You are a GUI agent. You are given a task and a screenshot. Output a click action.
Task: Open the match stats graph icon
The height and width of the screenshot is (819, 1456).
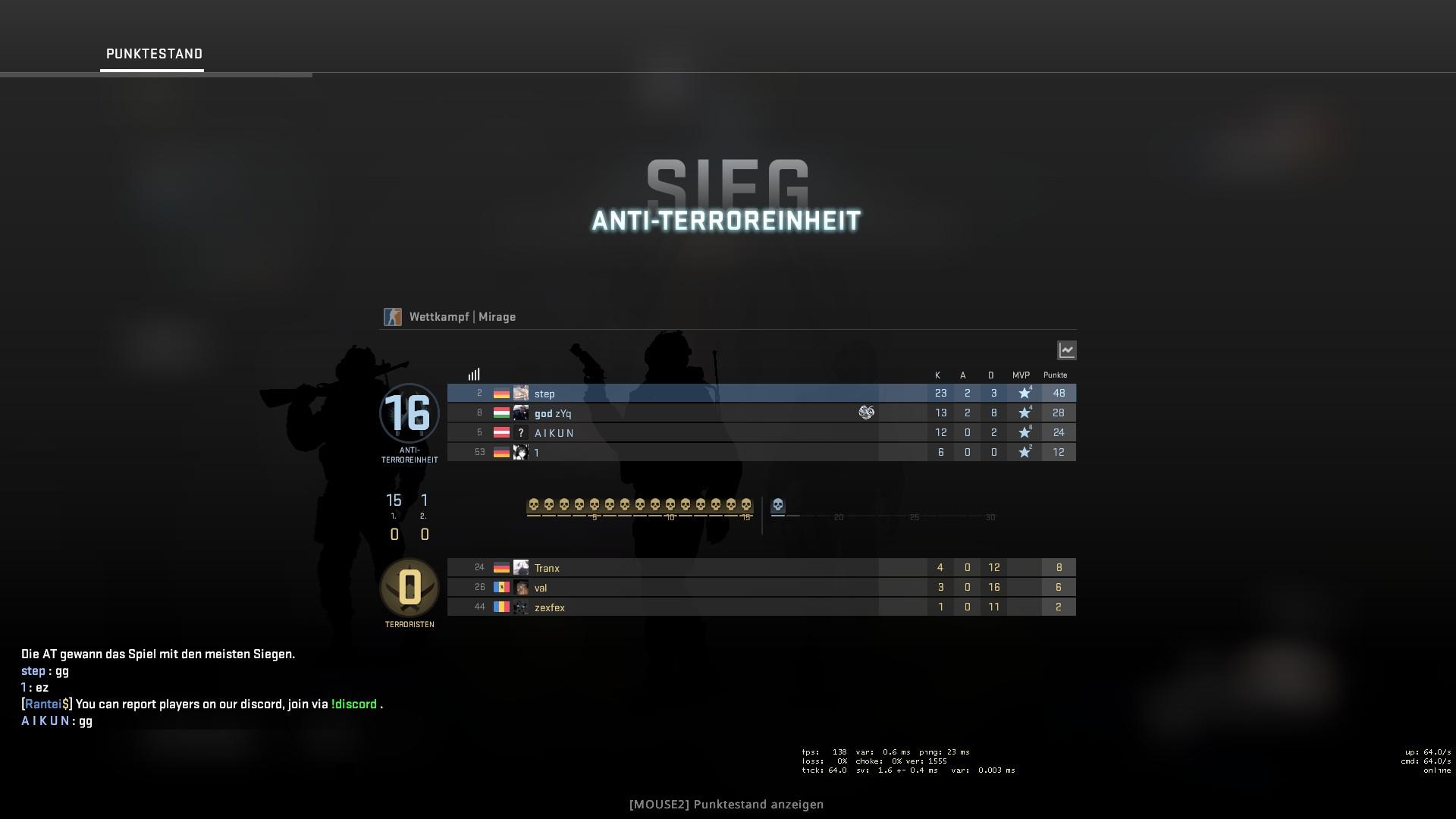click(1067, 350)
